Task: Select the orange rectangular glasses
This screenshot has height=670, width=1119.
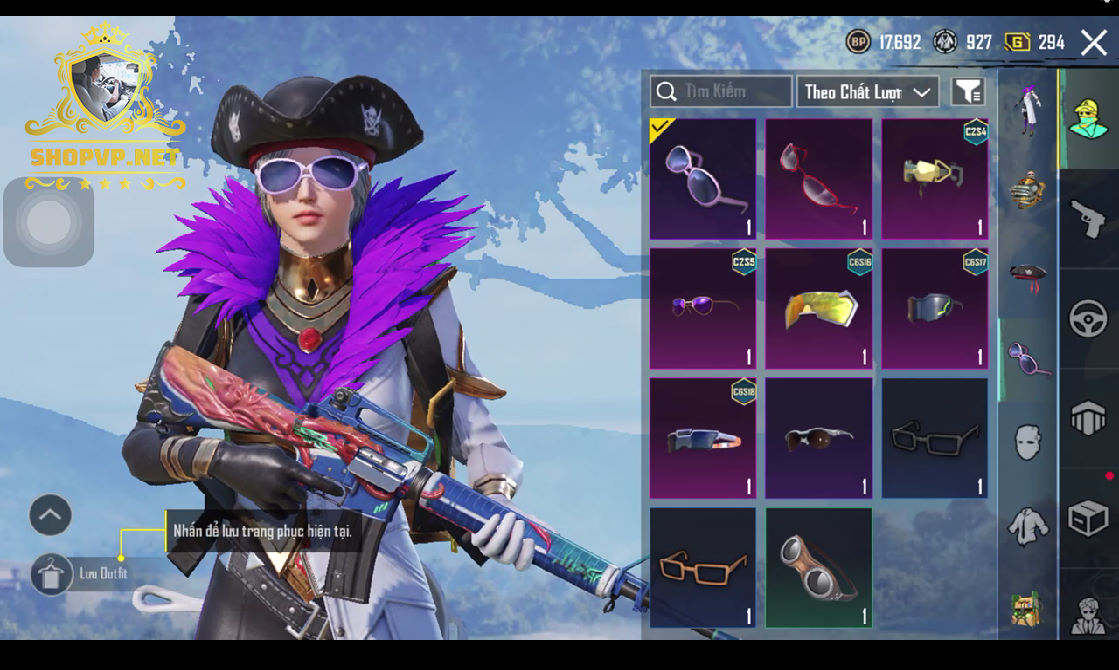Action: tap(703, 567)
